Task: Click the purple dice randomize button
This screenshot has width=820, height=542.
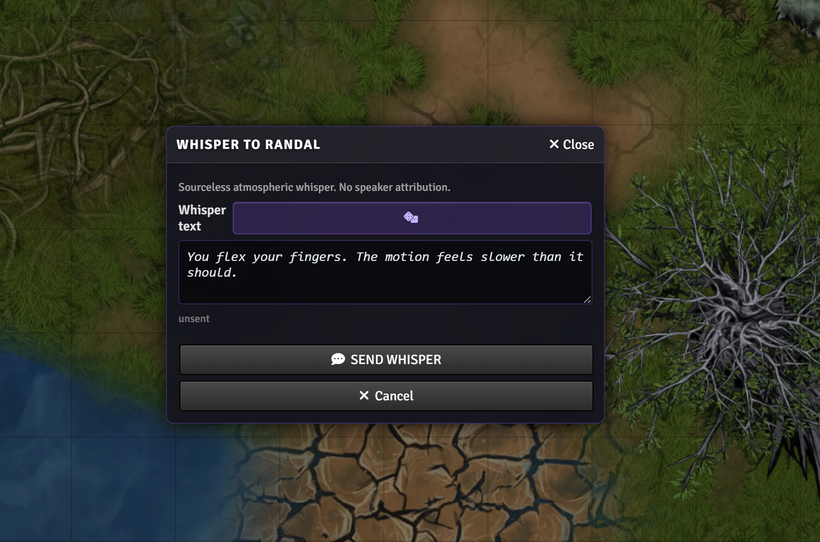Action: [x=411, y=218]
